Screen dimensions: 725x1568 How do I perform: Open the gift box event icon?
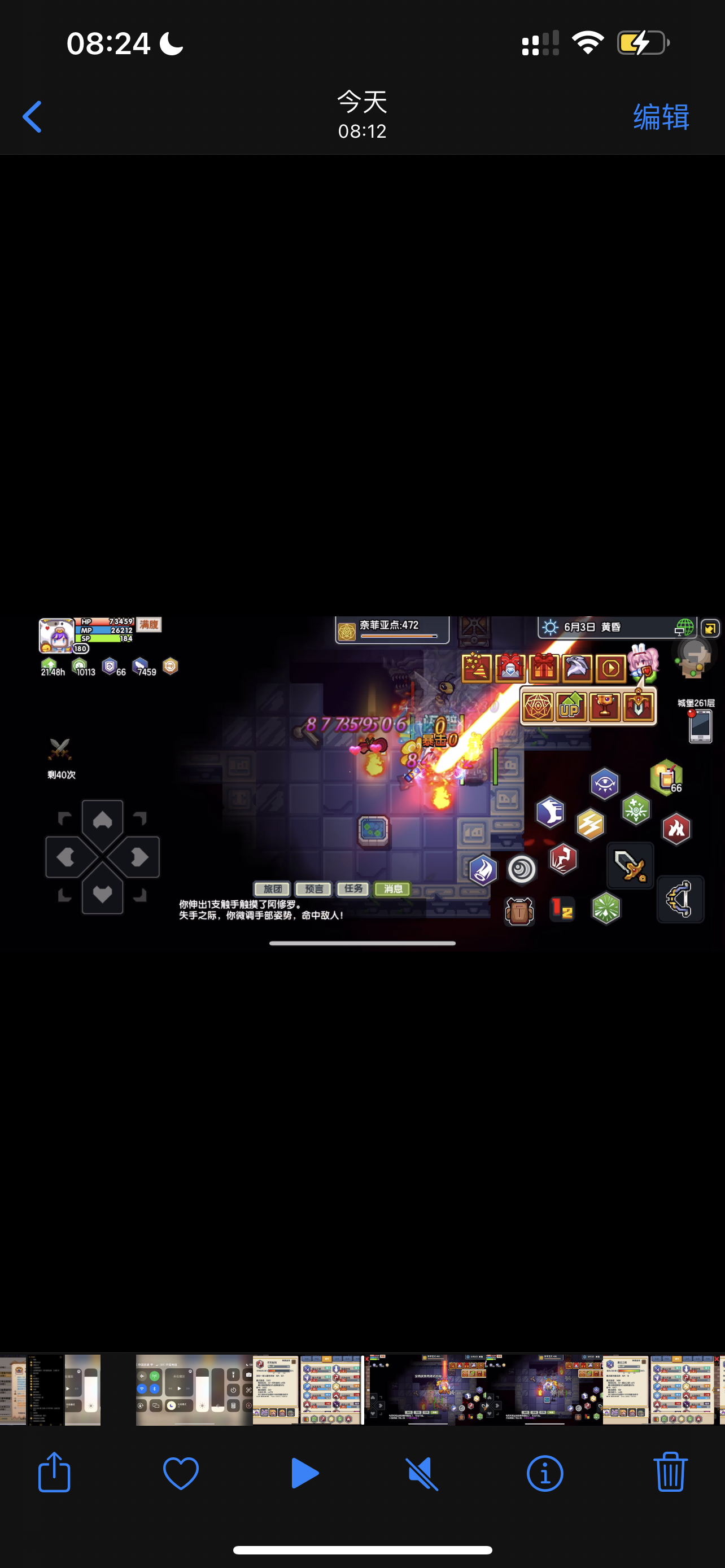[544, 667]
